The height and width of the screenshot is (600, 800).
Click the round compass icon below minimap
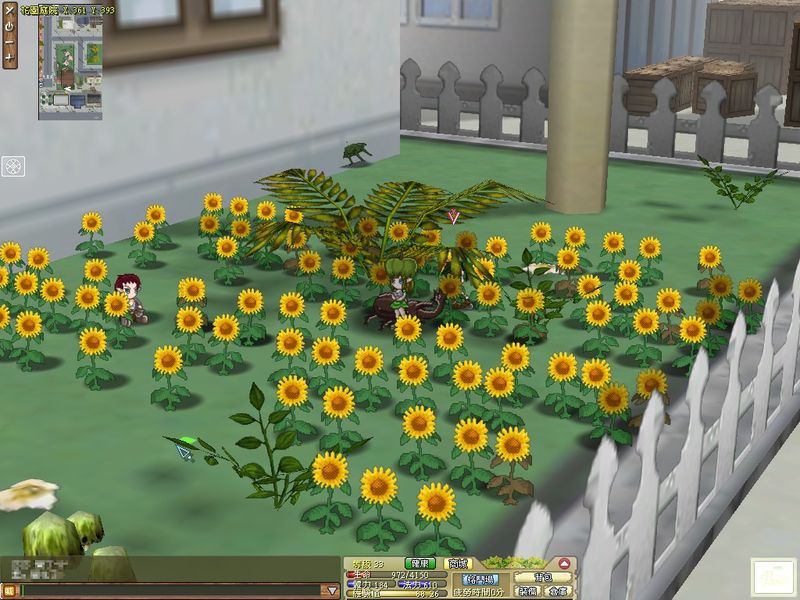[x=13, y=167]
